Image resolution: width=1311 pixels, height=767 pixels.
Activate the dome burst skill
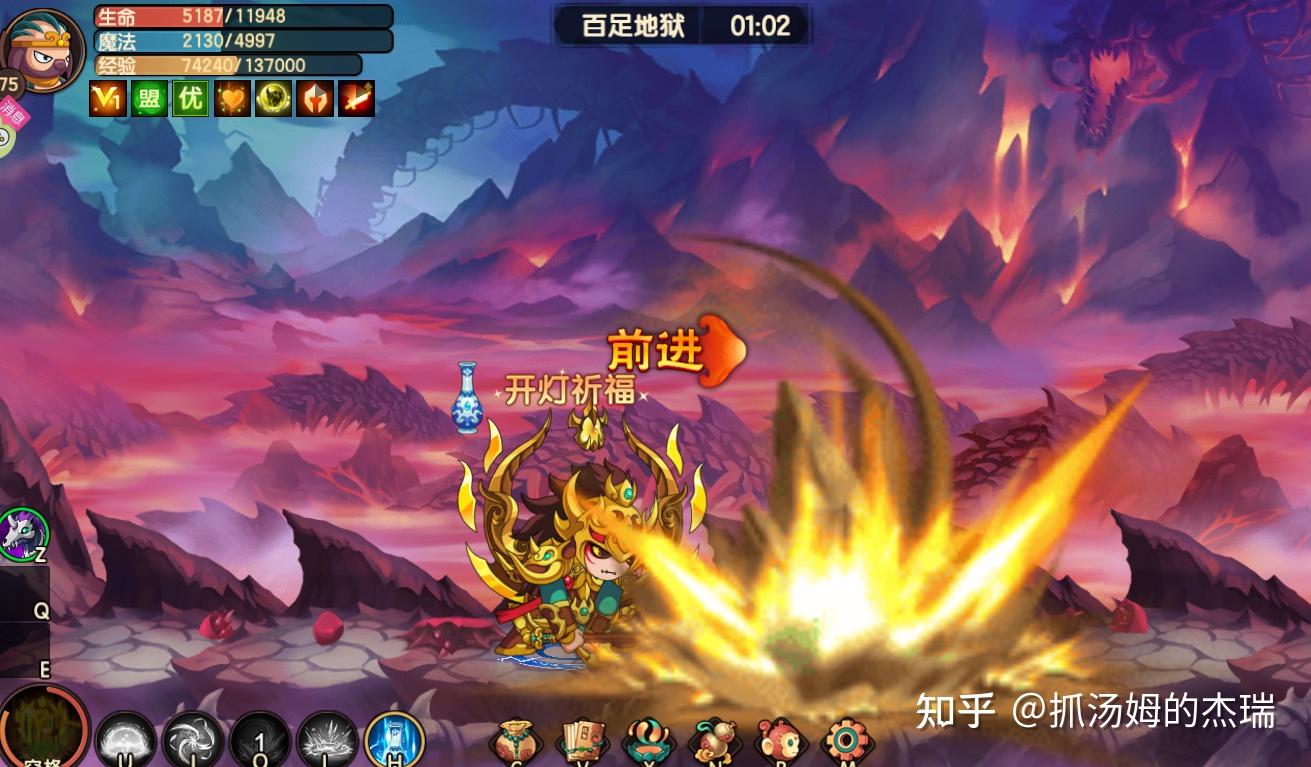tap(126, 742)
